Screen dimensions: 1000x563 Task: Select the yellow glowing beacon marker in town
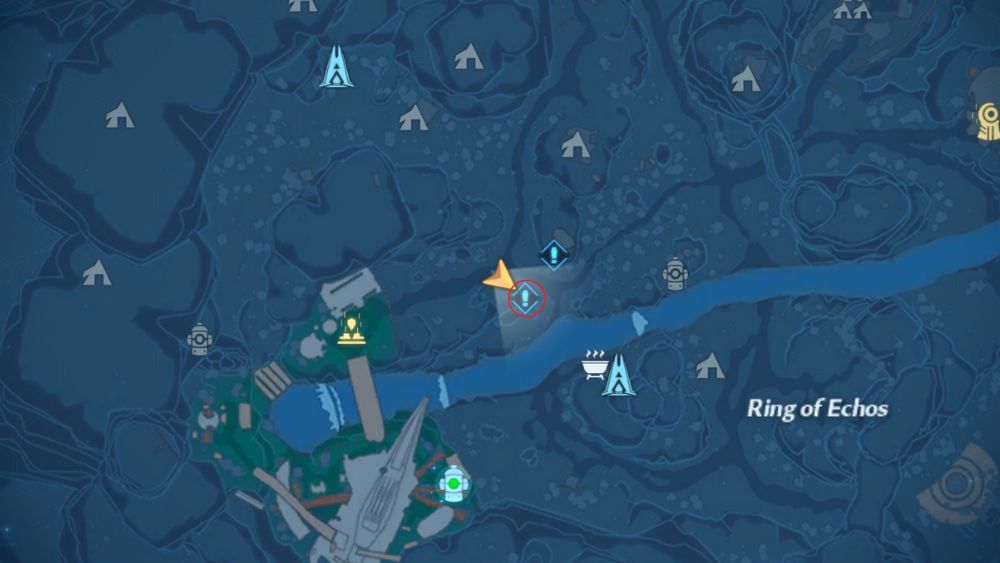tap(350, 328)
